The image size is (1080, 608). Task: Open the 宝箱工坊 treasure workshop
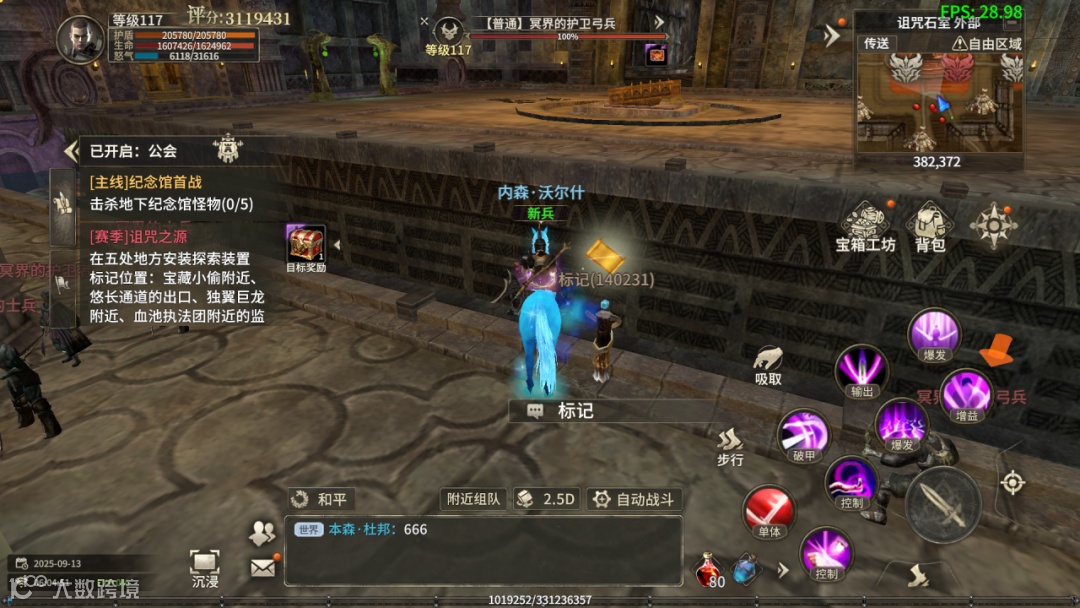click(x=865, y=226)
